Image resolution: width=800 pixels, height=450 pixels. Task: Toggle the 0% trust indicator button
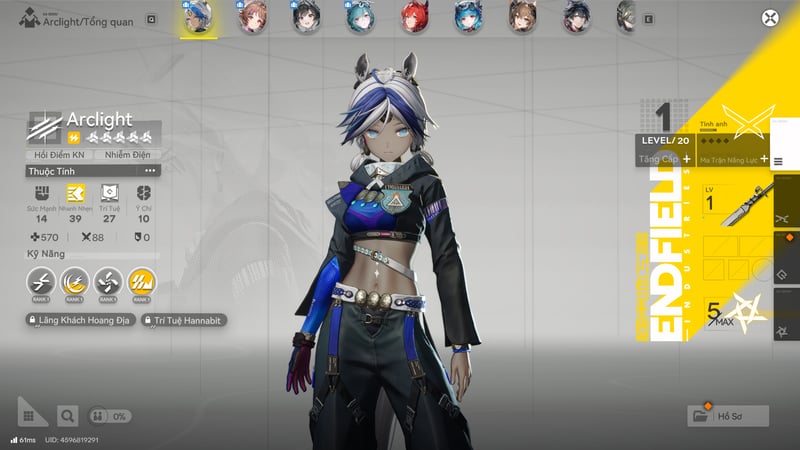110,415
